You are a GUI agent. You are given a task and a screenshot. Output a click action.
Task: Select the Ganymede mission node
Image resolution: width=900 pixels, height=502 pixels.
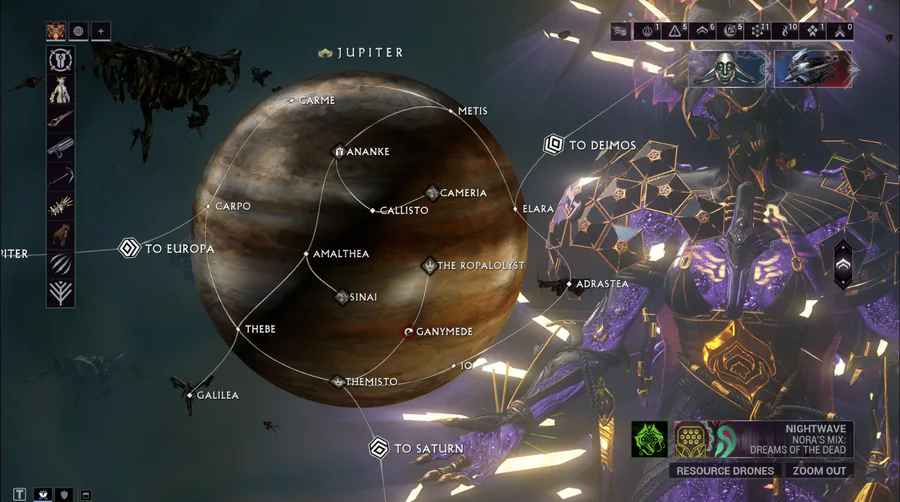pyautogui.click(x=408, y=331)
